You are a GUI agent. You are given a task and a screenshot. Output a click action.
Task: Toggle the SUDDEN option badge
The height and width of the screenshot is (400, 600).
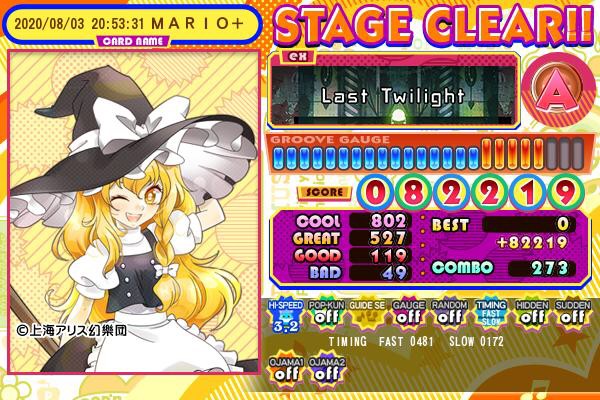(571, 314)
